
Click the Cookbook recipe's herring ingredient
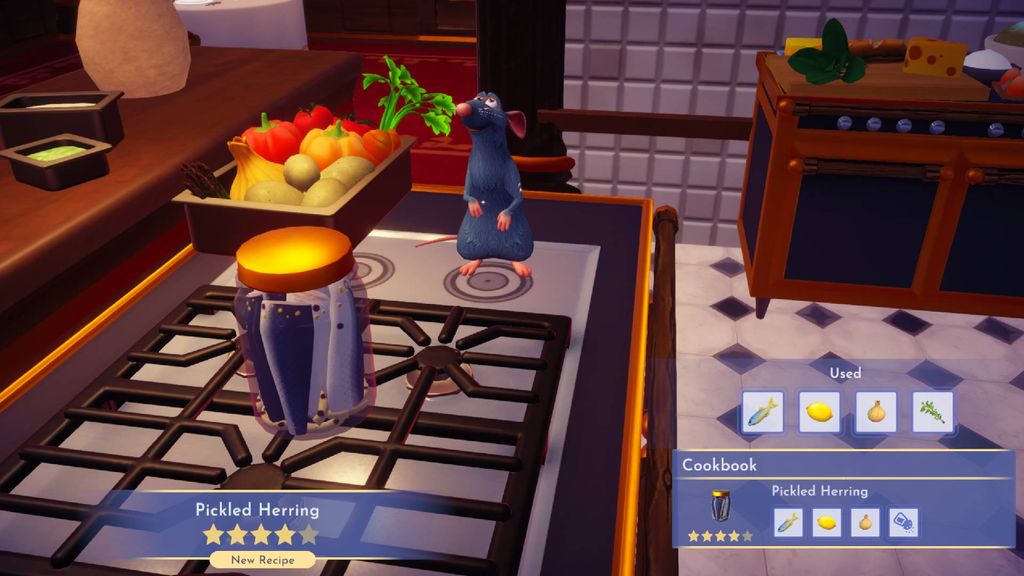pos(788,522)
